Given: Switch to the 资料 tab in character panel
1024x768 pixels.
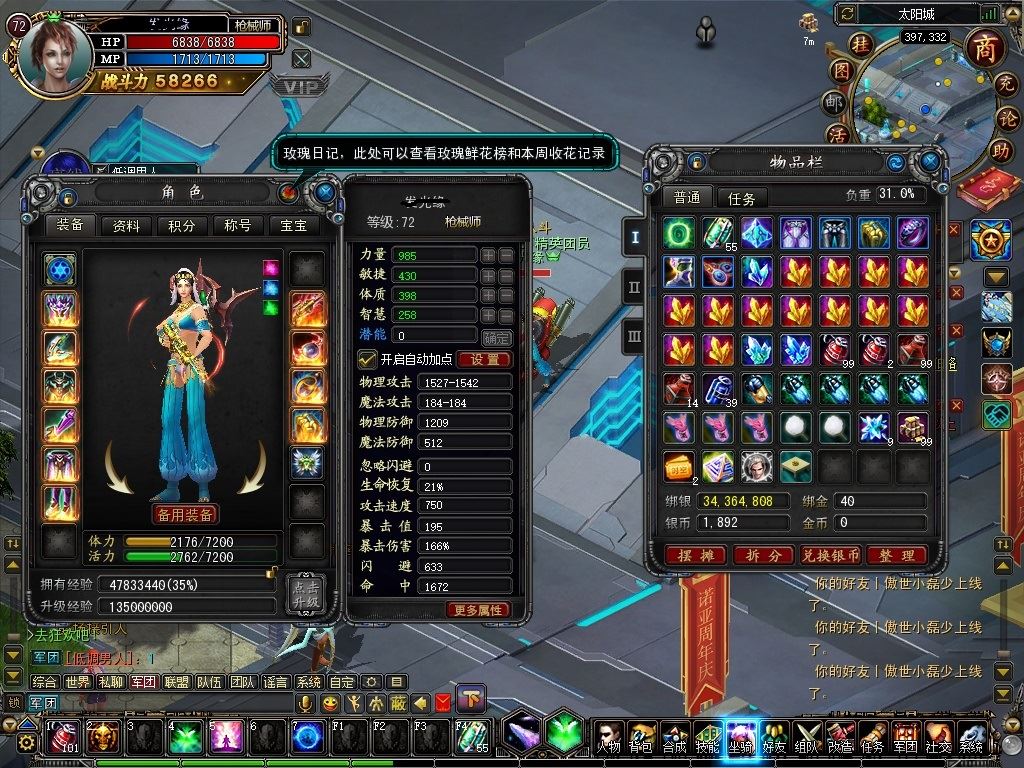Looking at the screenshot, I should click(x=126, y=225).
